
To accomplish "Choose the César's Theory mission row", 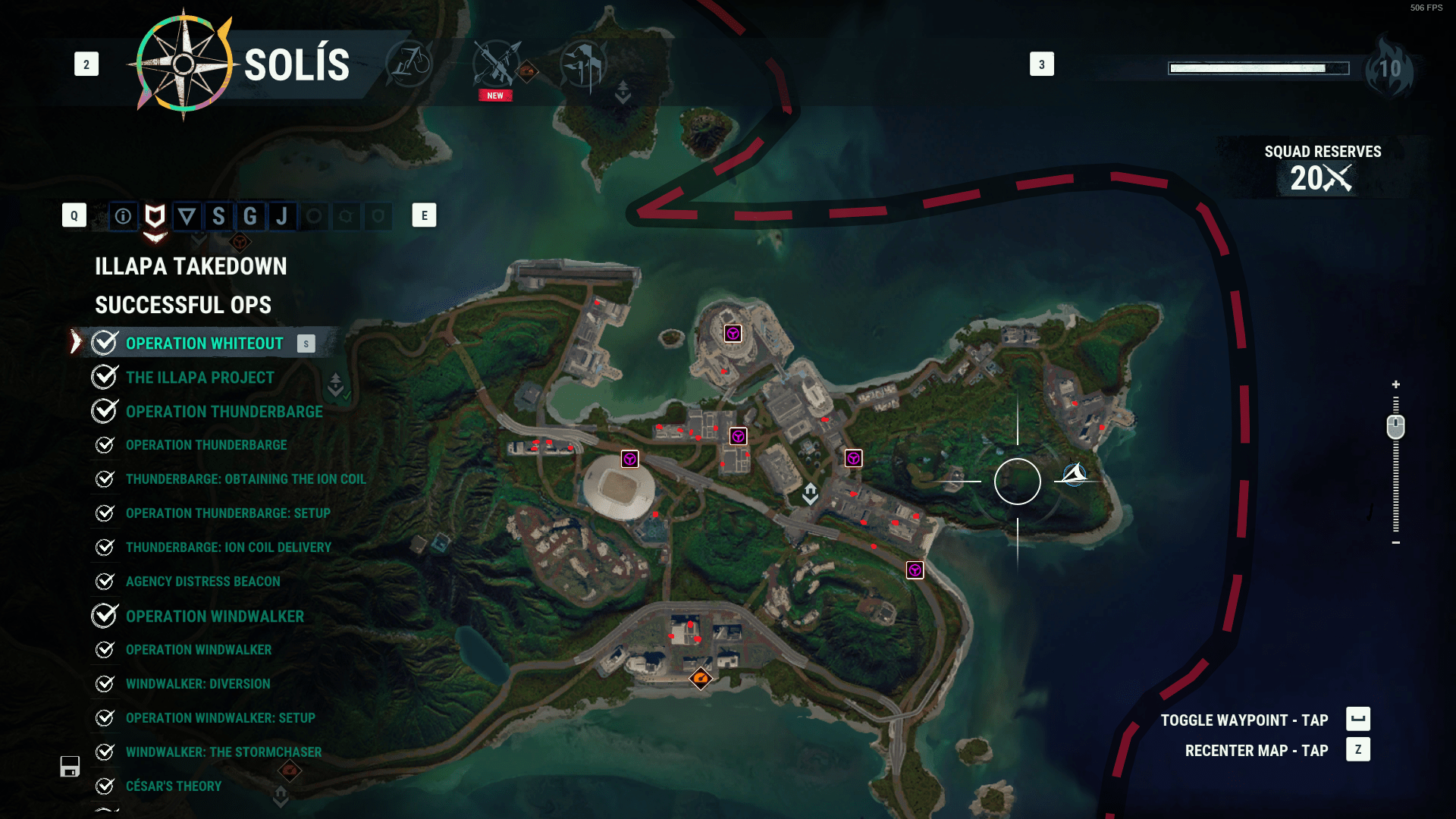I will (174, 786).
